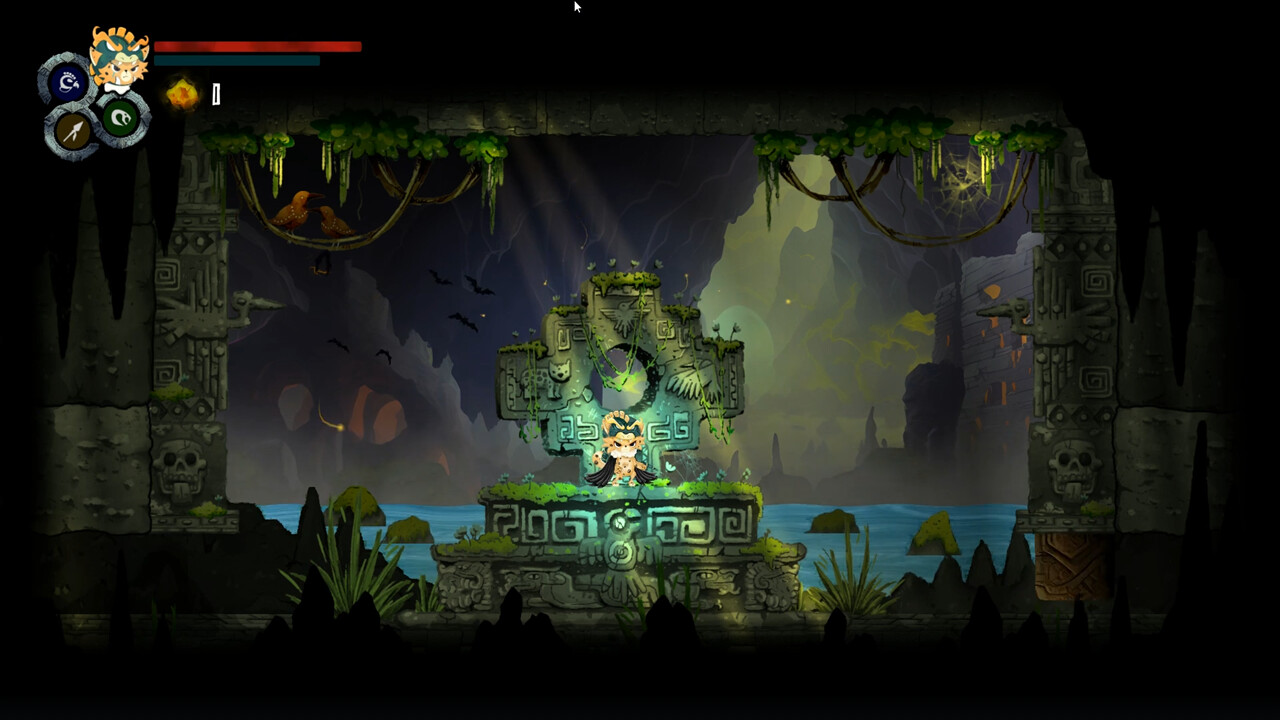Click the hummingbird carving atop the monument
This screenshot has width=1280, height=720.
(622, 313)
